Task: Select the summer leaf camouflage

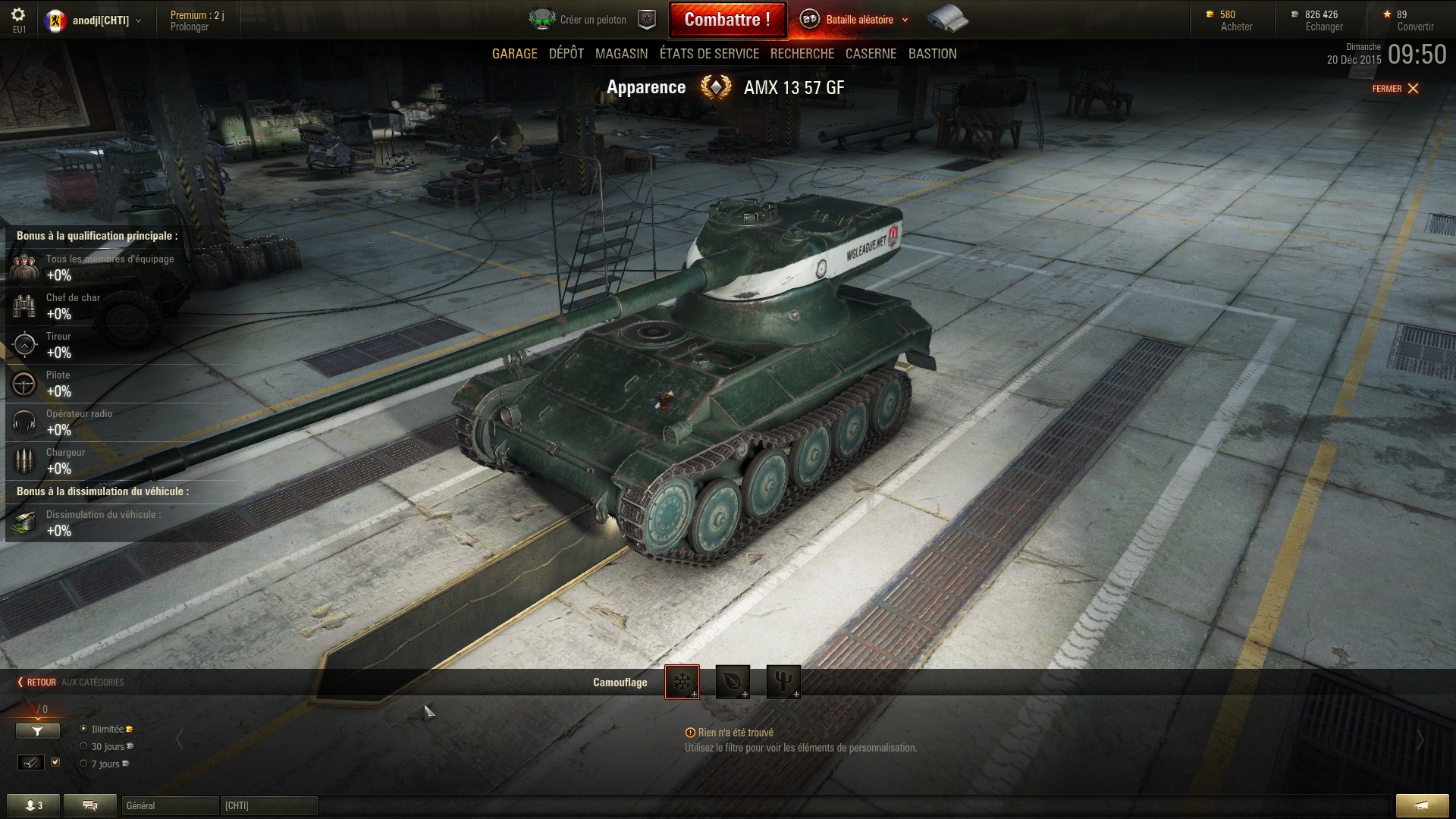Action: coord(733,682)
